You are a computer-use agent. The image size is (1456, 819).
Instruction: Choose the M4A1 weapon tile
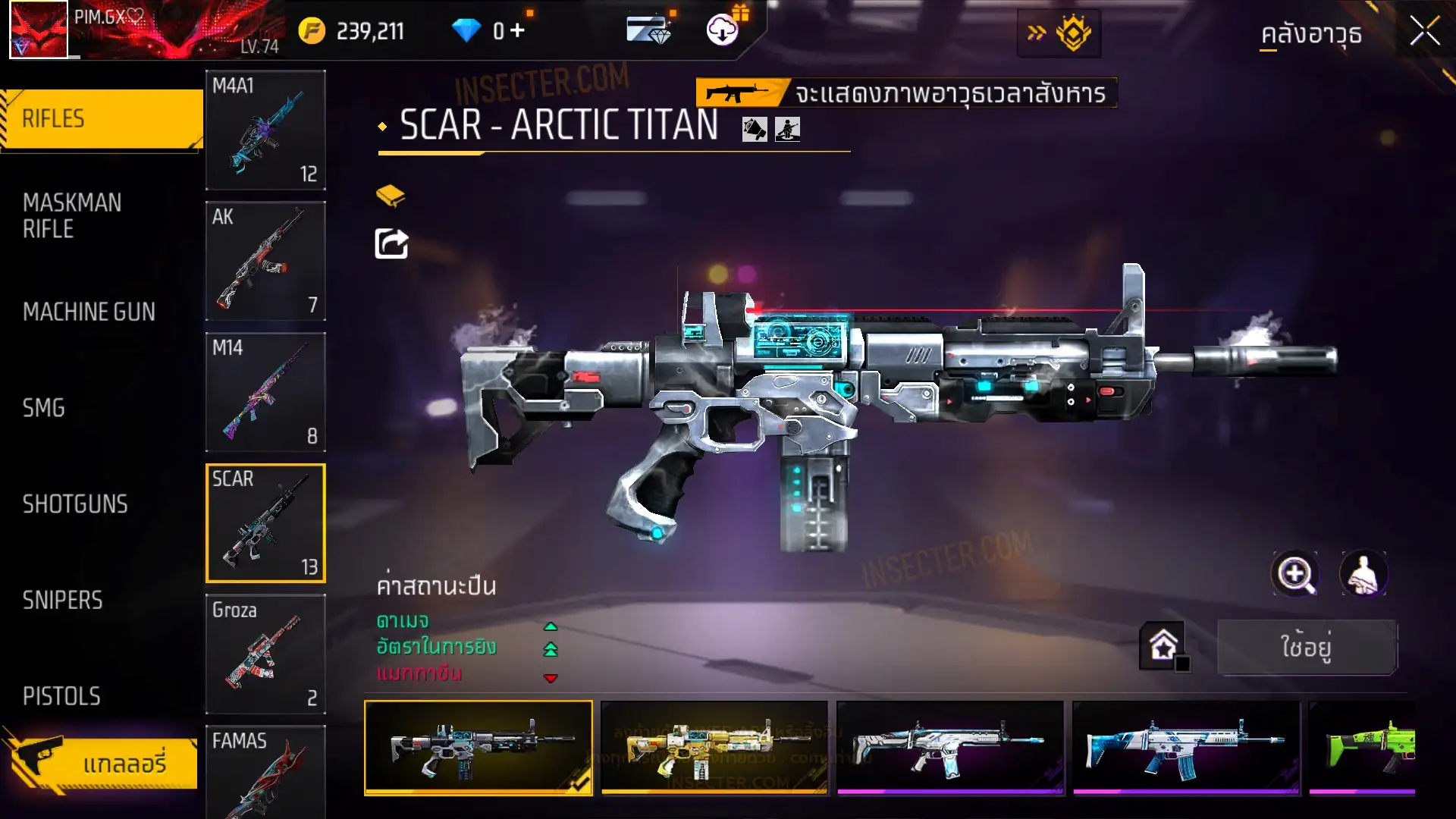point(265,130)
